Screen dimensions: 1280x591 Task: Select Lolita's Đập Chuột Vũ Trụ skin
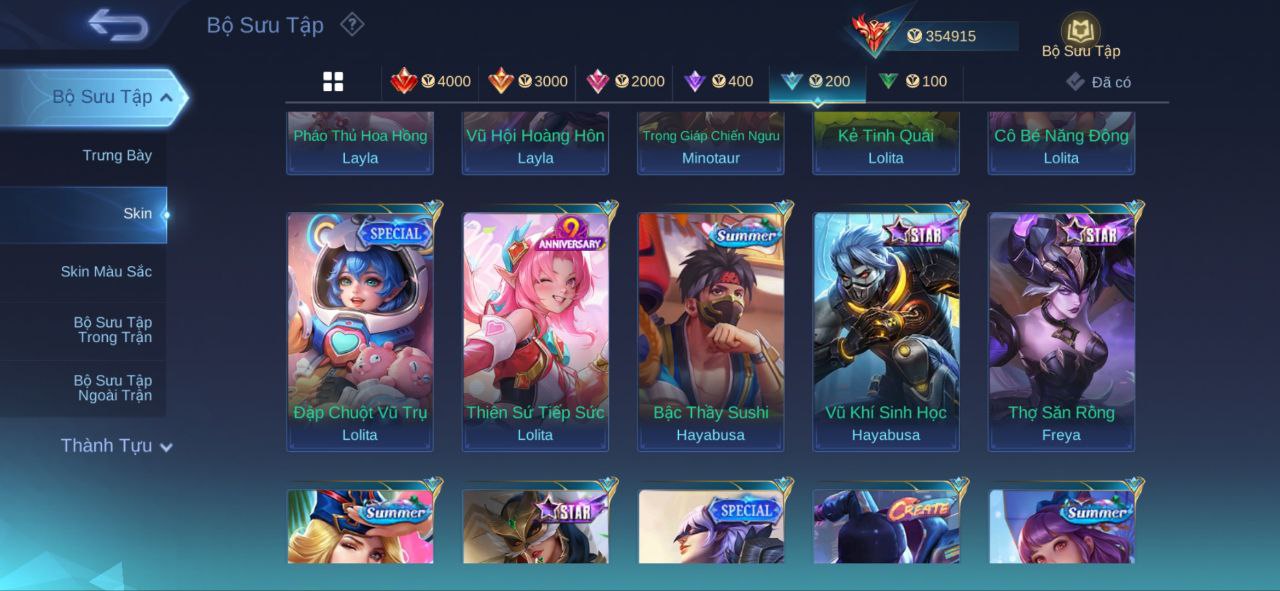click(360, 330)
